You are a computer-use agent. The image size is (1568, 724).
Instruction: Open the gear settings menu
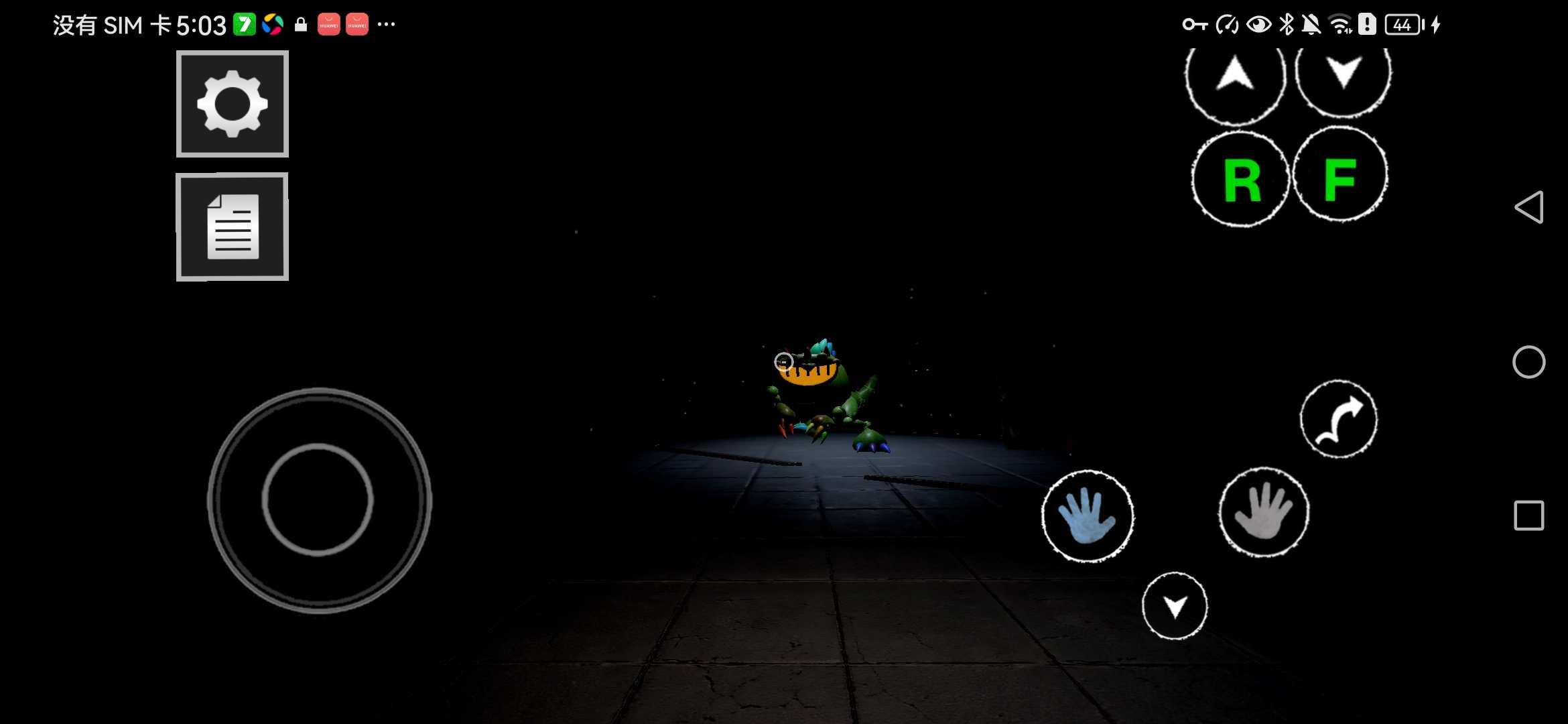233,104
